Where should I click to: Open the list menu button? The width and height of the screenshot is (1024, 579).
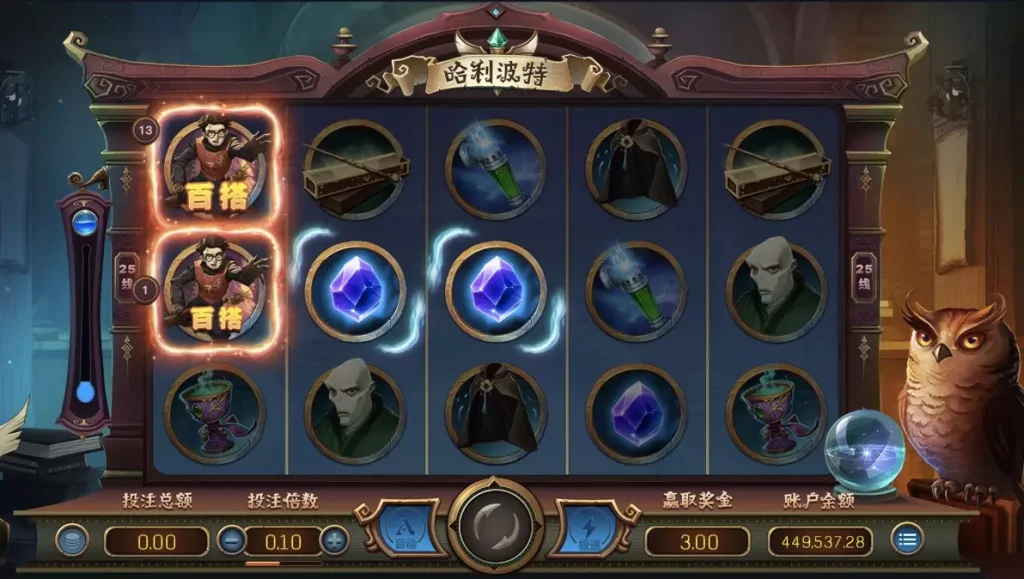tap(907, 541)
